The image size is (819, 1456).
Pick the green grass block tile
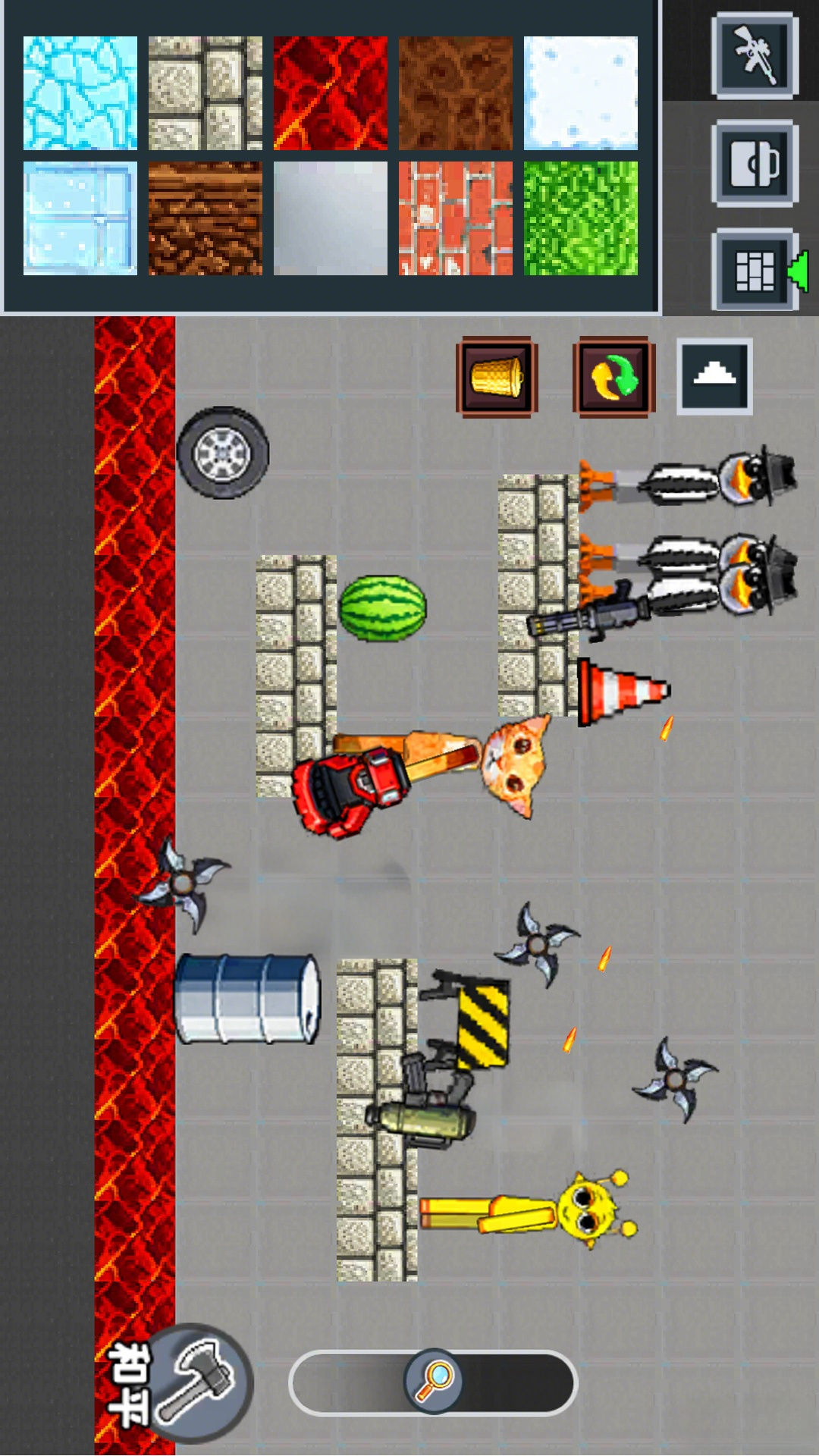[581, 218]
